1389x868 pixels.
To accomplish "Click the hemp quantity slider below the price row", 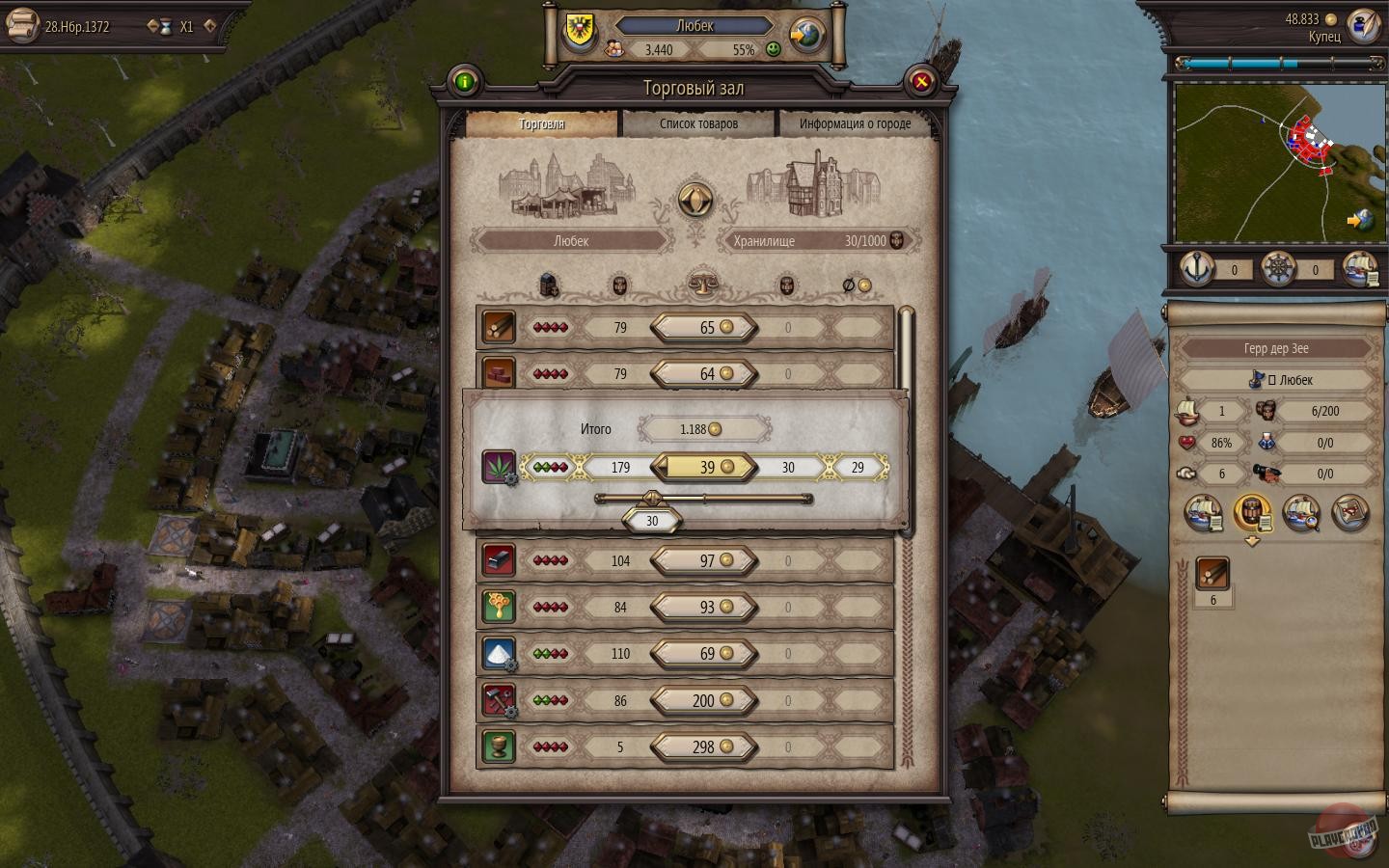I will click(654, 499).
